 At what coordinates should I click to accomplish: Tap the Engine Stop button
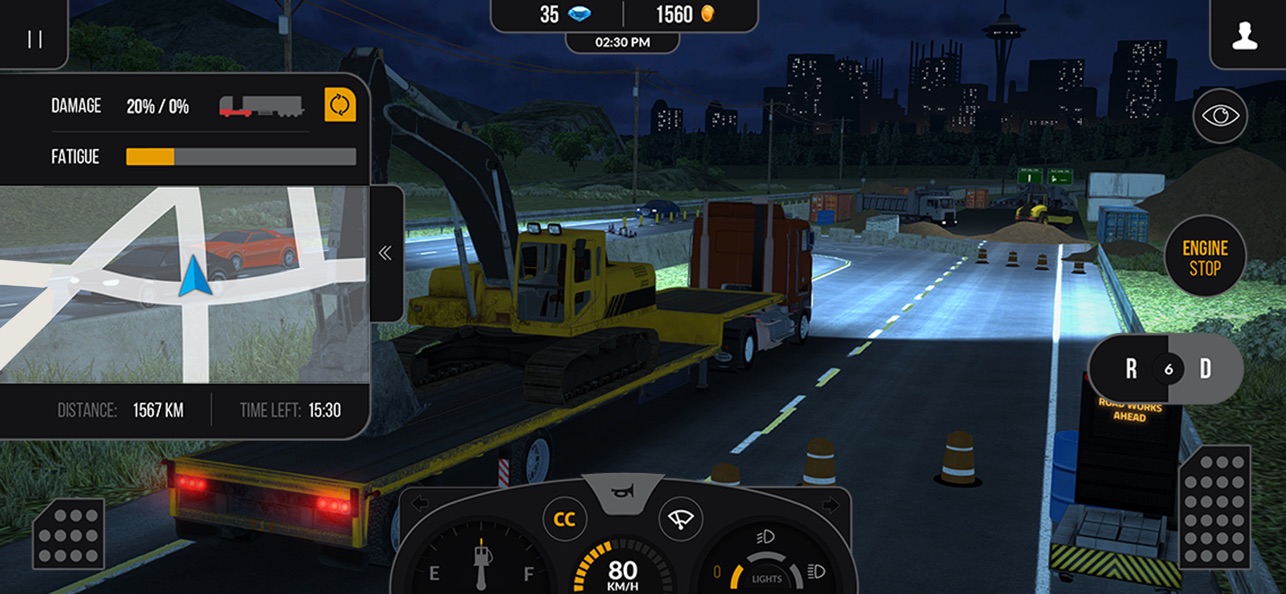coord(1204,257)
